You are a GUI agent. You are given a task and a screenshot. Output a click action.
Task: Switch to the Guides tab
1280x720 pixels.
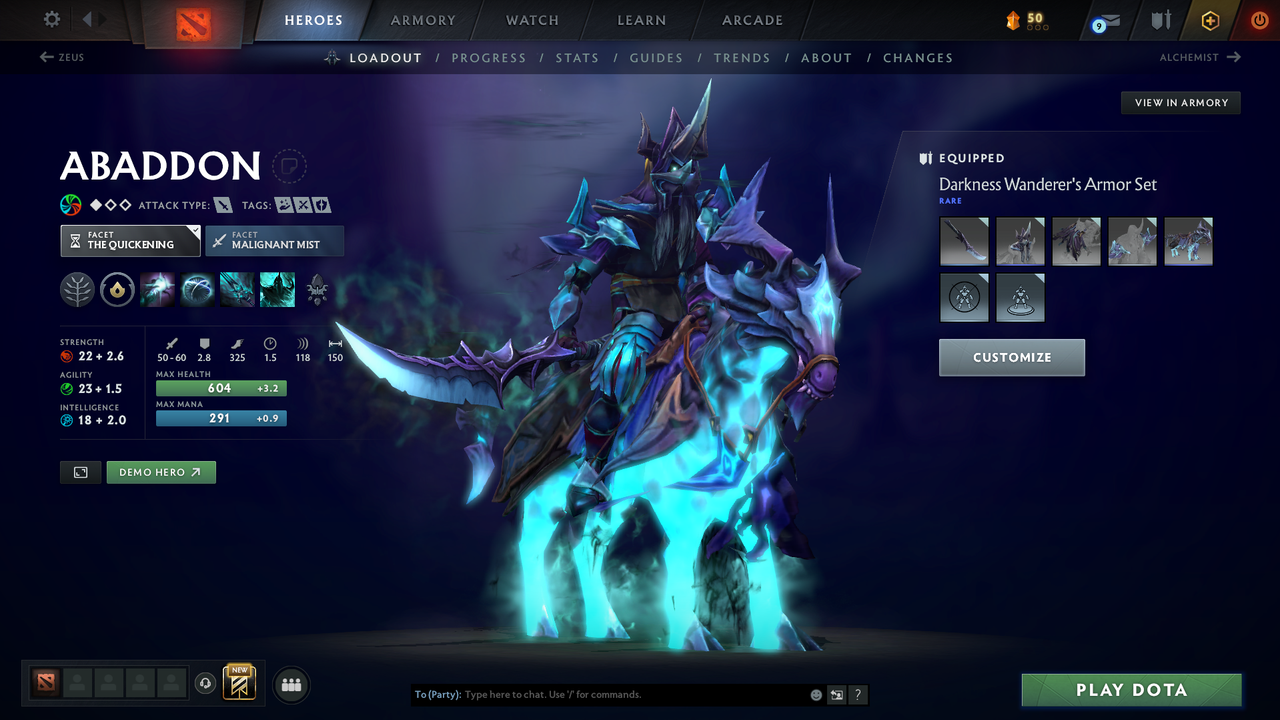(x=656, y=58)
